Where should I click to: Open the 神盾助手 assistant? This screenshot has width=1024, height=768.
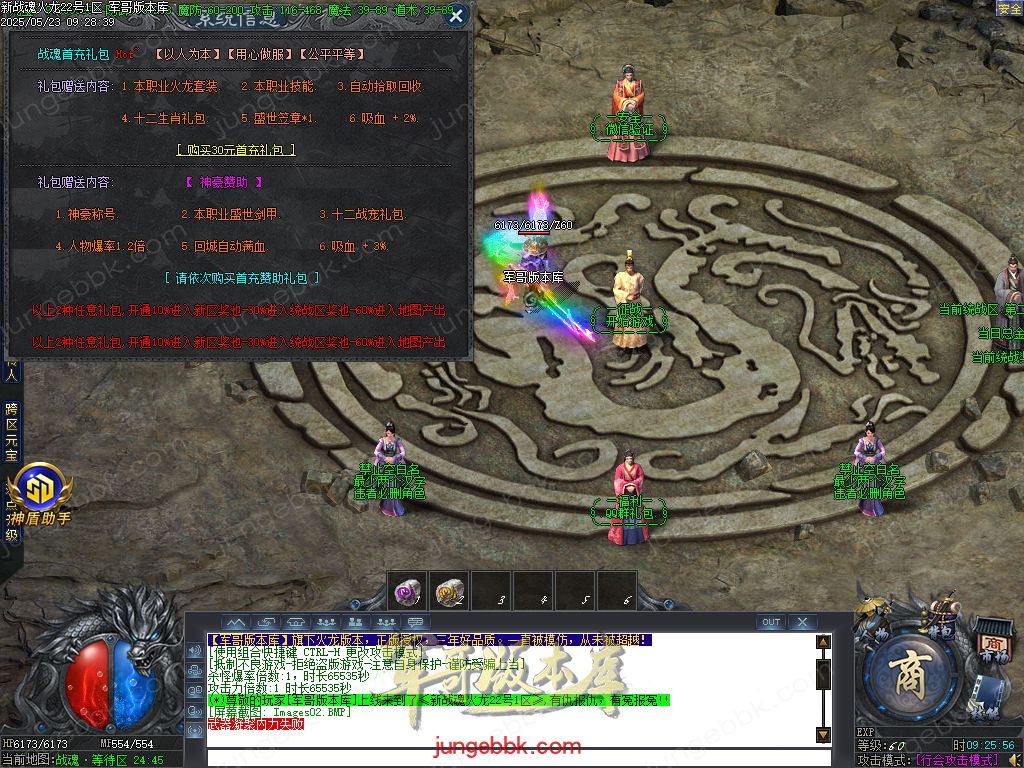pyautogui.click(x=39, y=496)
